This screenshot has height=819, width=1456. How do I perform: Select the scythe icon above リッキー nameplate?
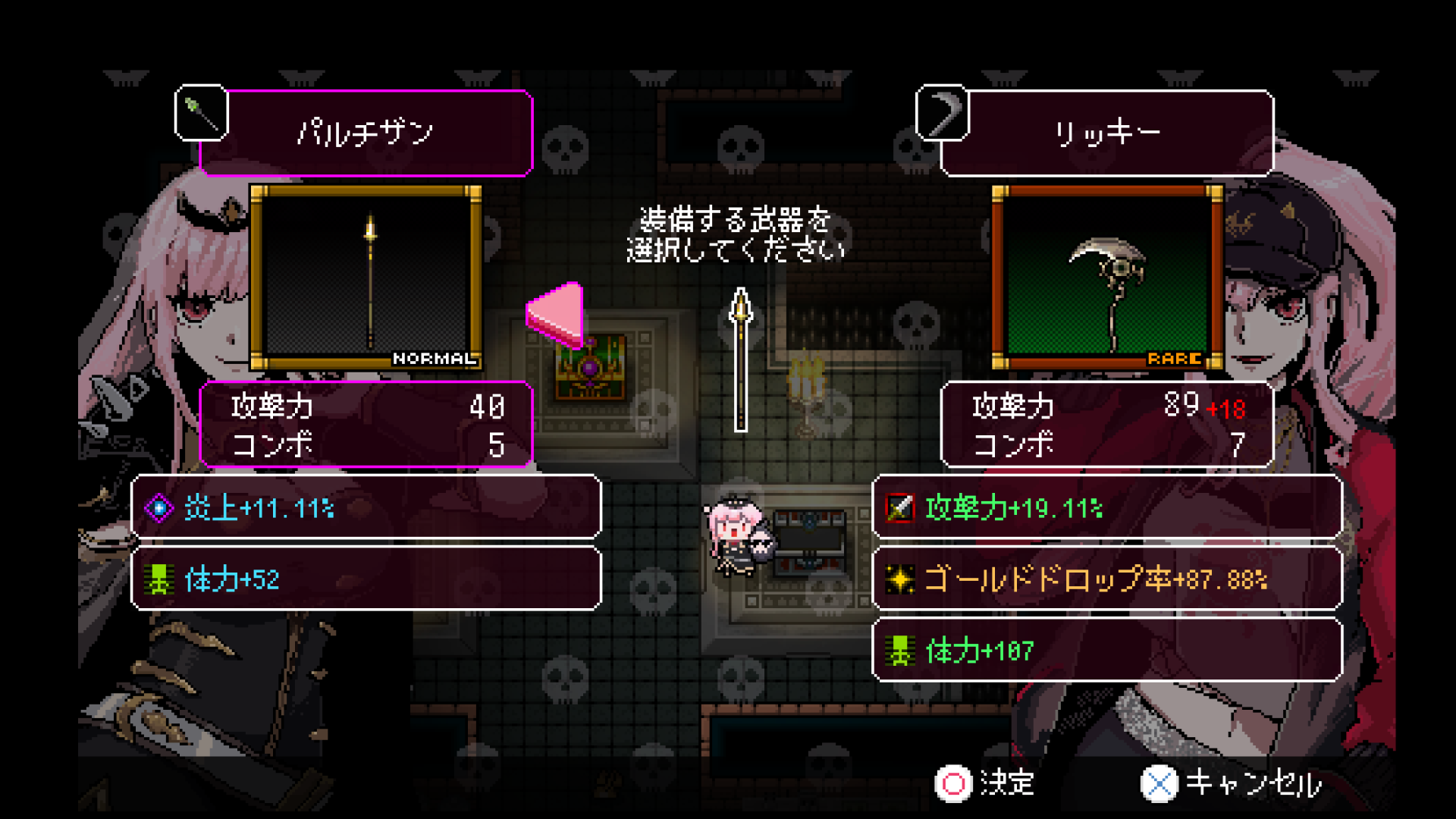click(943, 113)
